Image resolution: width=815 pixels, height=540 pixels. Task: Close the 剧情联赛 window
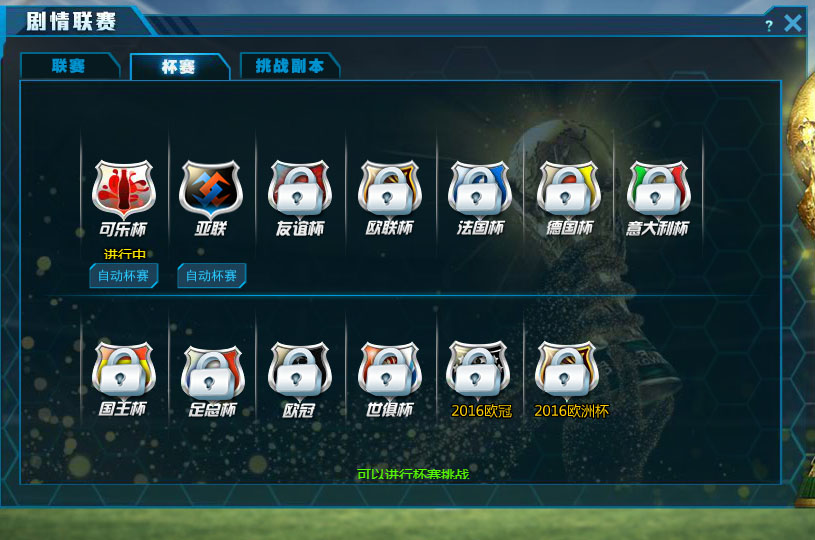tap(793, 23)
